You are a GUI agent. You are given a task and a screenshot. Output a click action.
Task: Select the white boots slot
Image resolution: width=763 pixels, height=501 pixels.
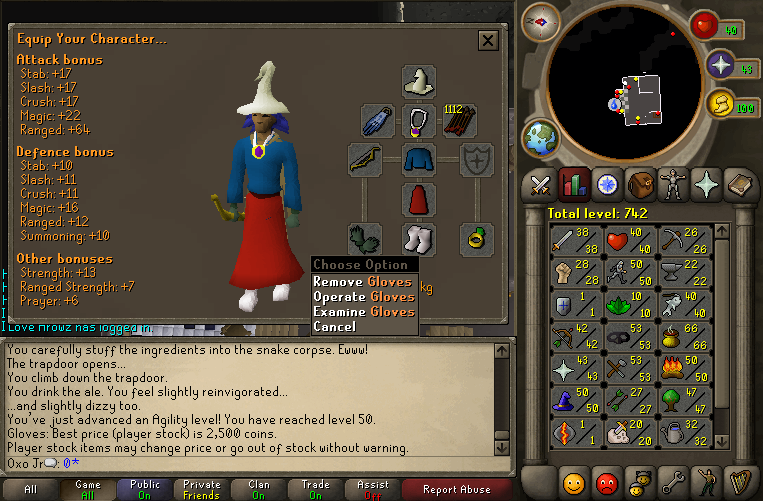point(419,239)
